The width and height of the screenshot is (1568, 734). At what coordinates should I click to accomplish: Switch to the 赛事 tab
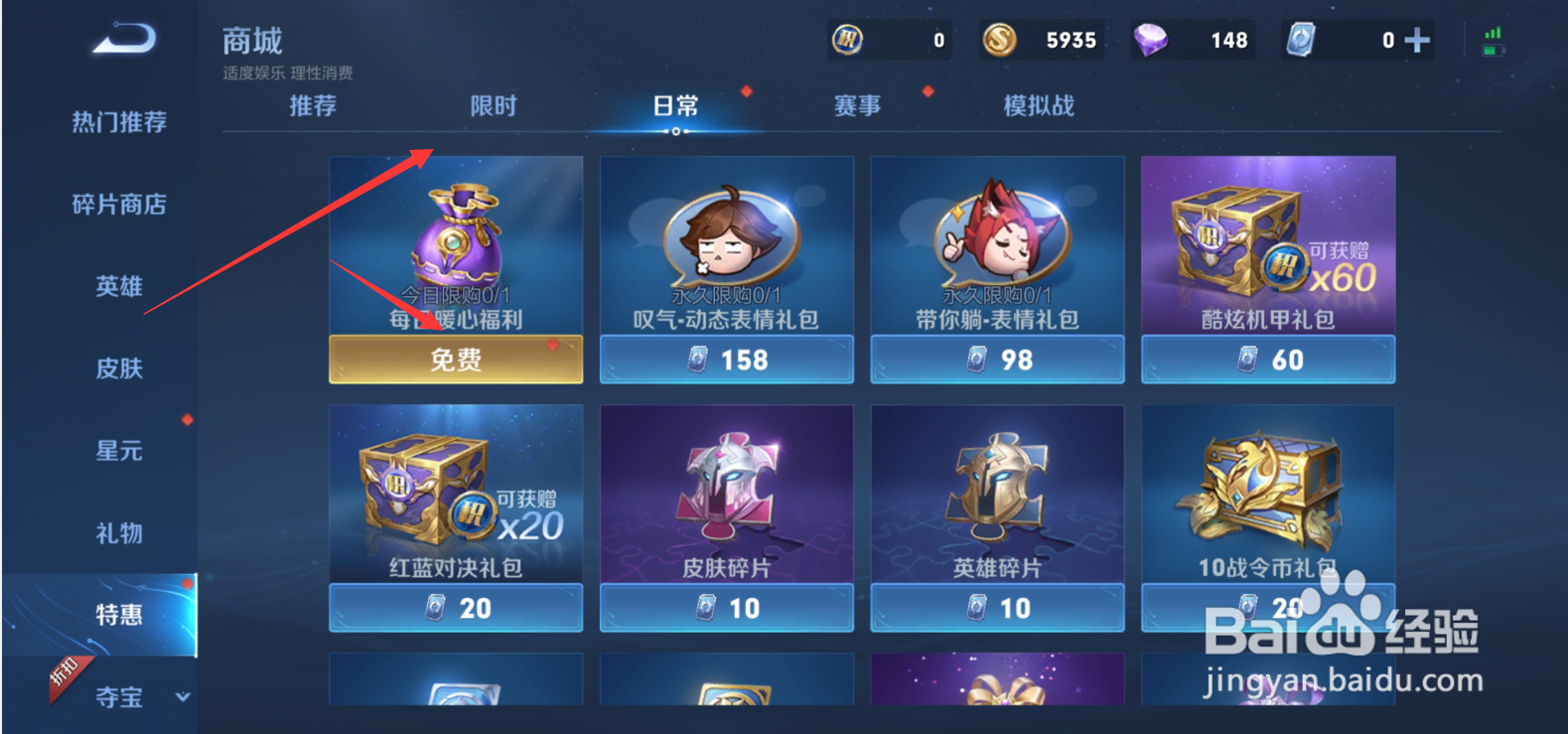pyautogui.click(x=856, y=105)
